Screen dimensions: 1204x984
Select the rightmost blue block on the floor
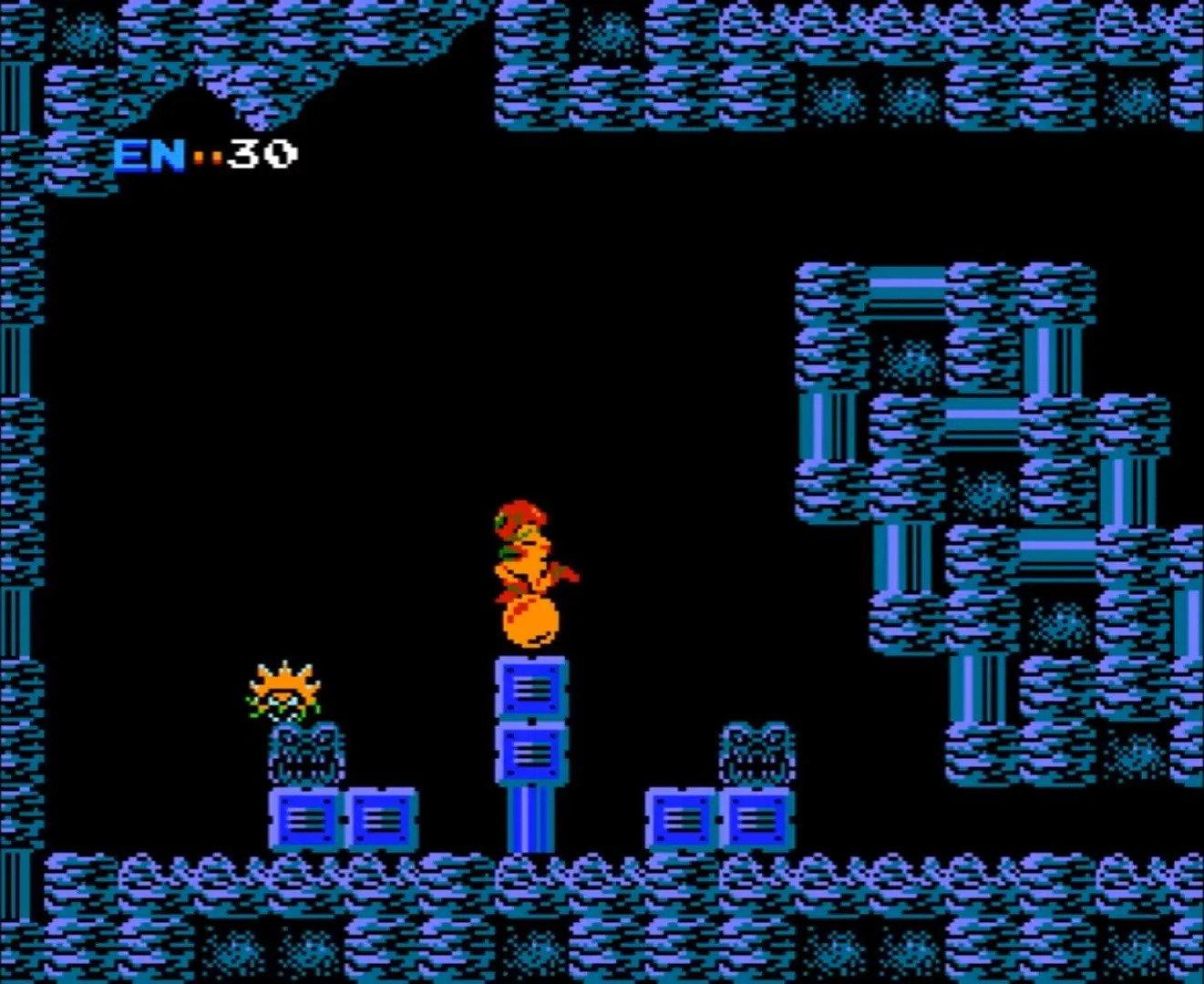click(x=756, y=820)
